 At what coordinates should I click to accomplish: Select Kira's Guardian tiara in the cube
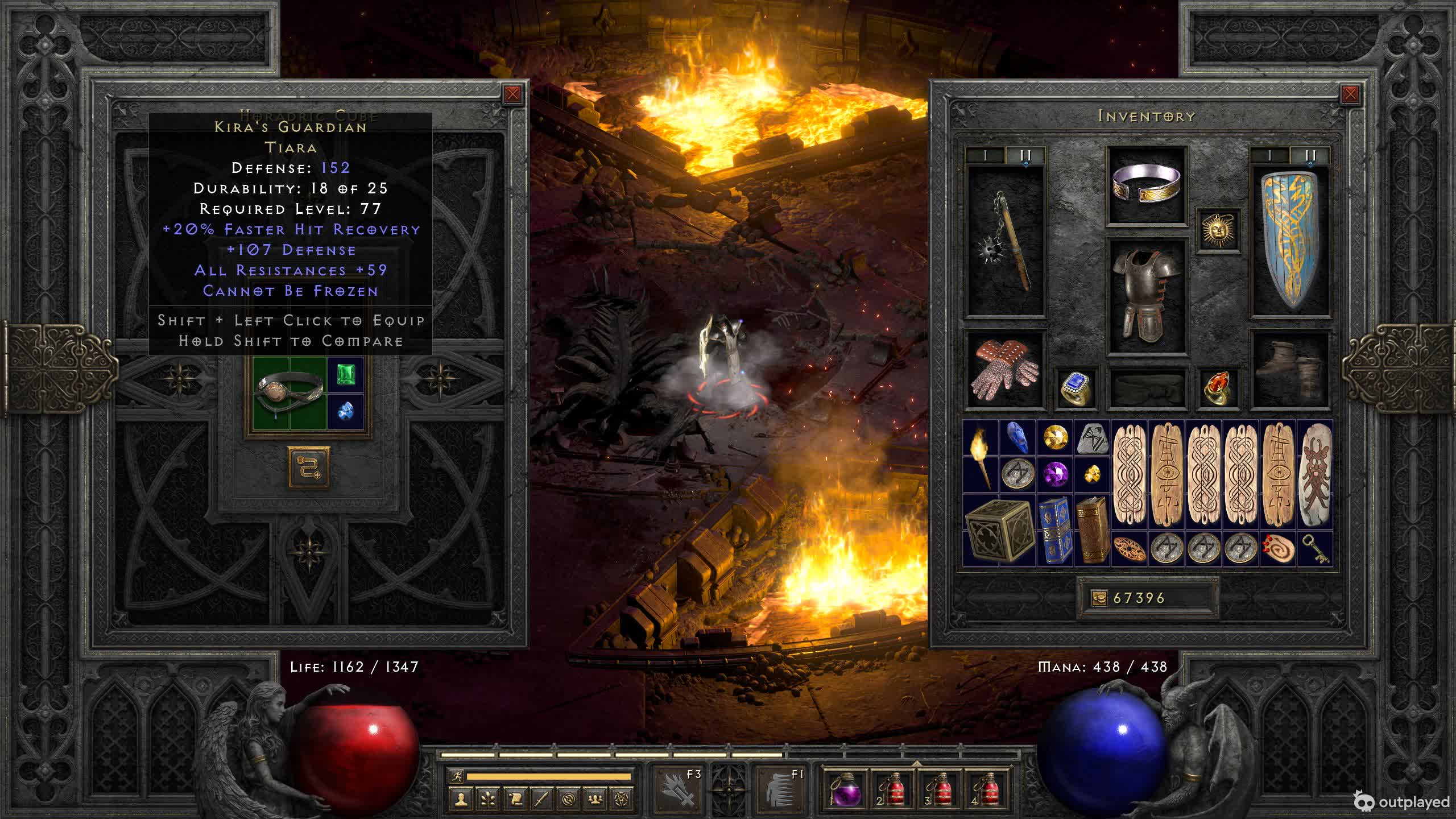(x=290, y=392)
